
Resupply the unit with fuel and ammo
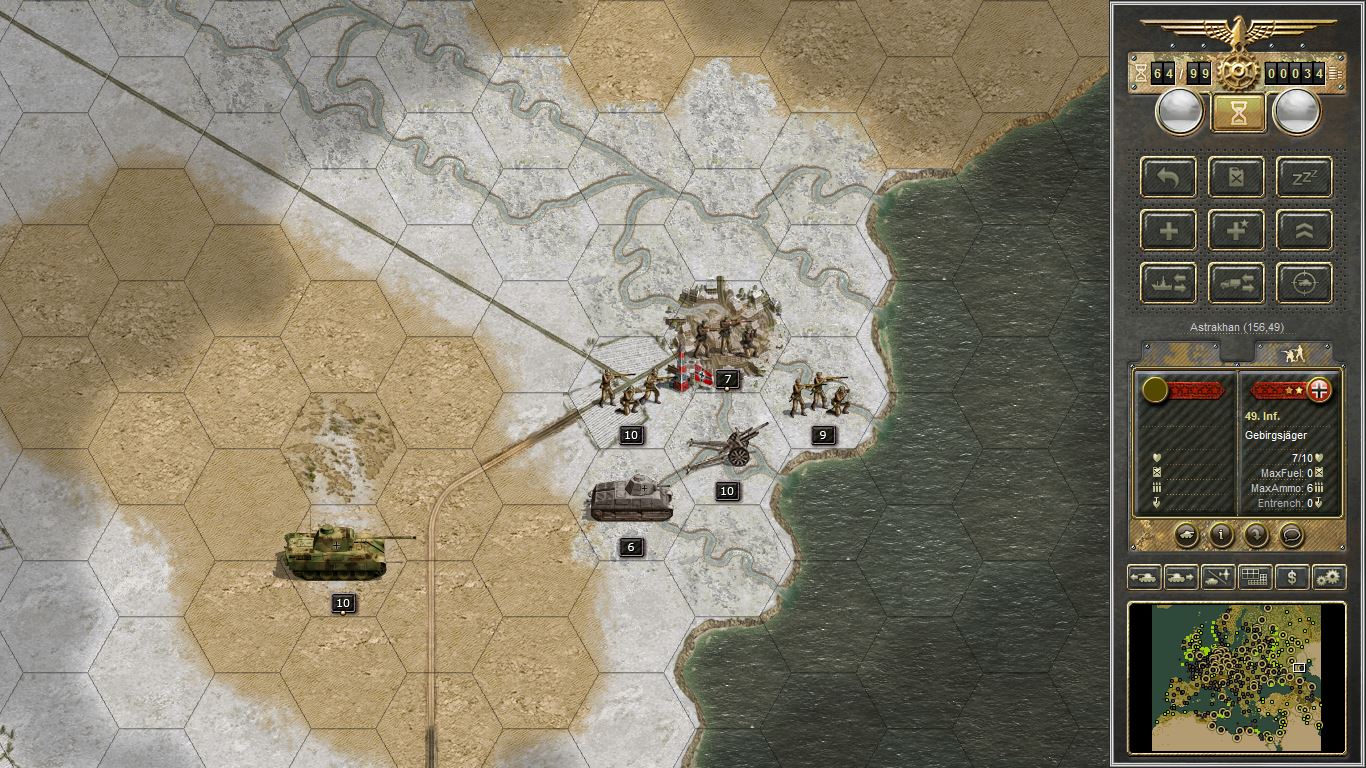[x=1236, y=177]
